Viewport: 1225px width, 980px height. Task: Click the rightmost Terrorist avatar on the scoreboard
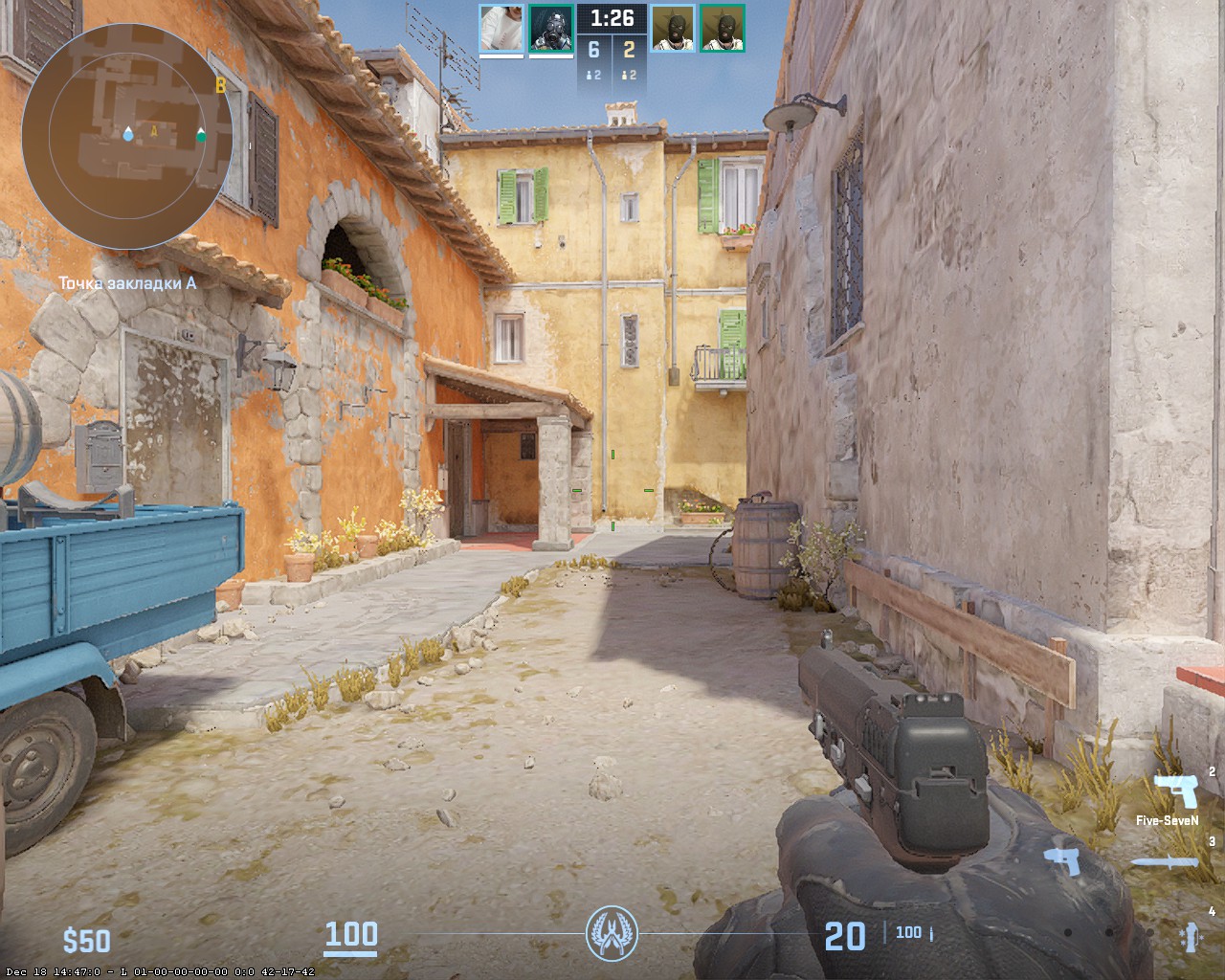(724, 28)
